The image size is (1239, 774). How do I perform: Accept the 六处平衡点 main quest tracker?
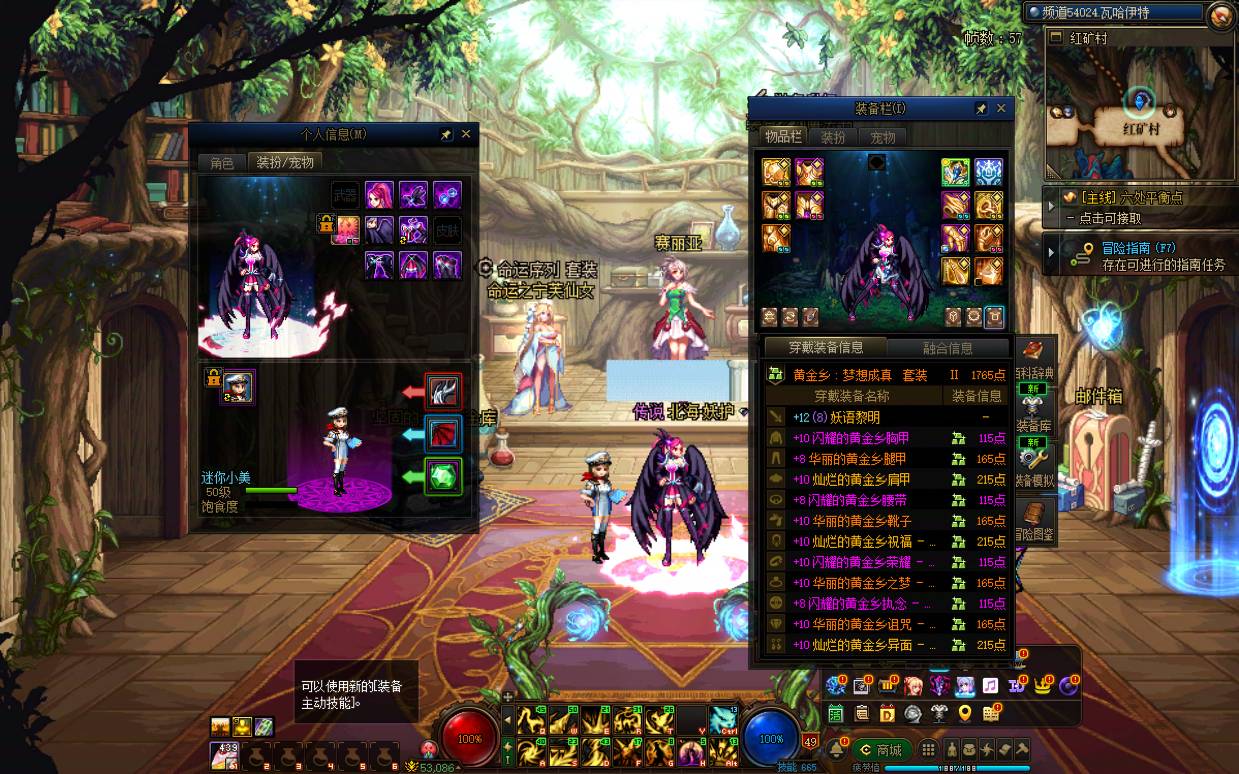[1140, 206]
